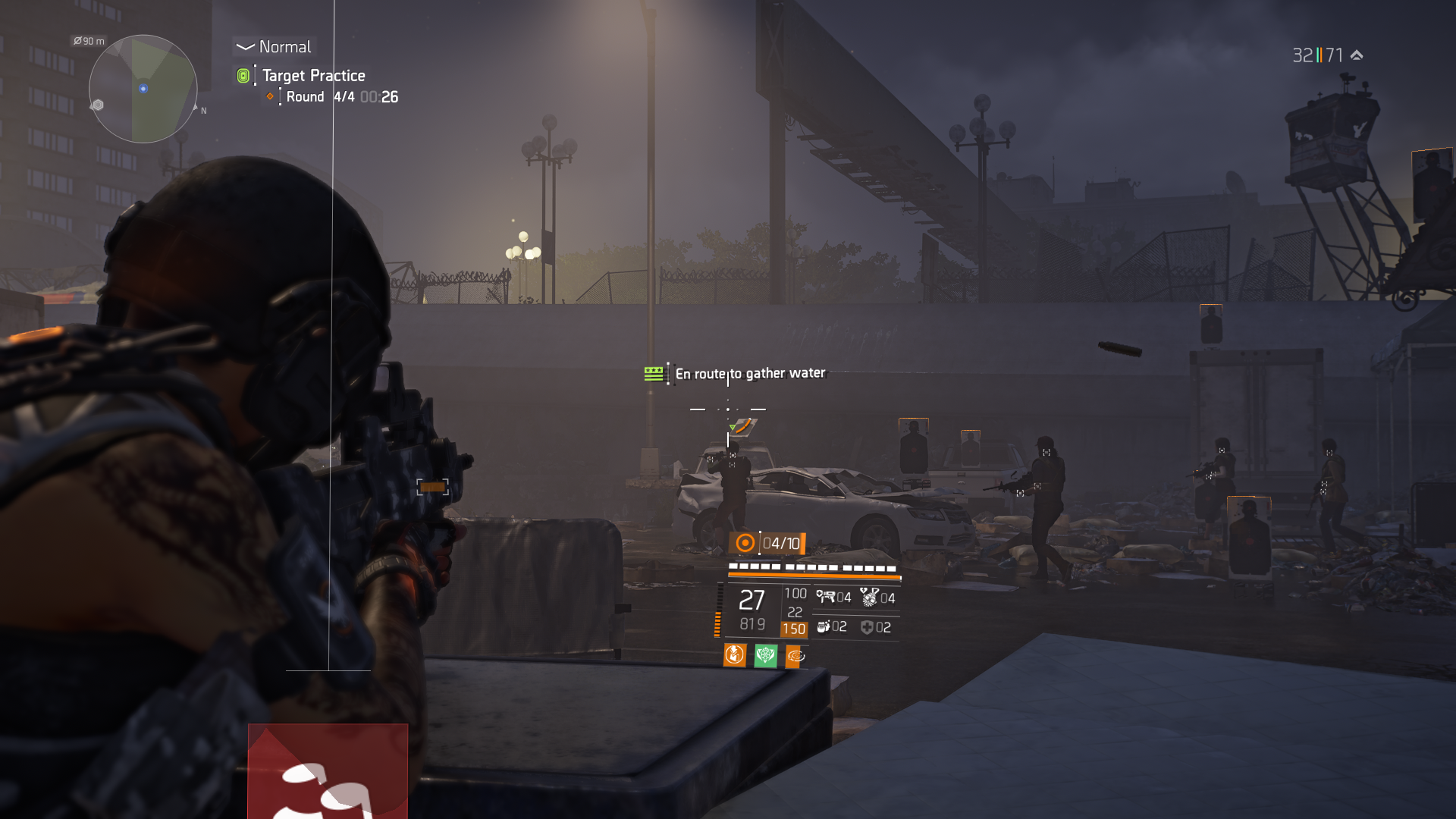Toggle the orange diamond next to Round 4/4
The image size is (1456, 819).
(269, 96)
